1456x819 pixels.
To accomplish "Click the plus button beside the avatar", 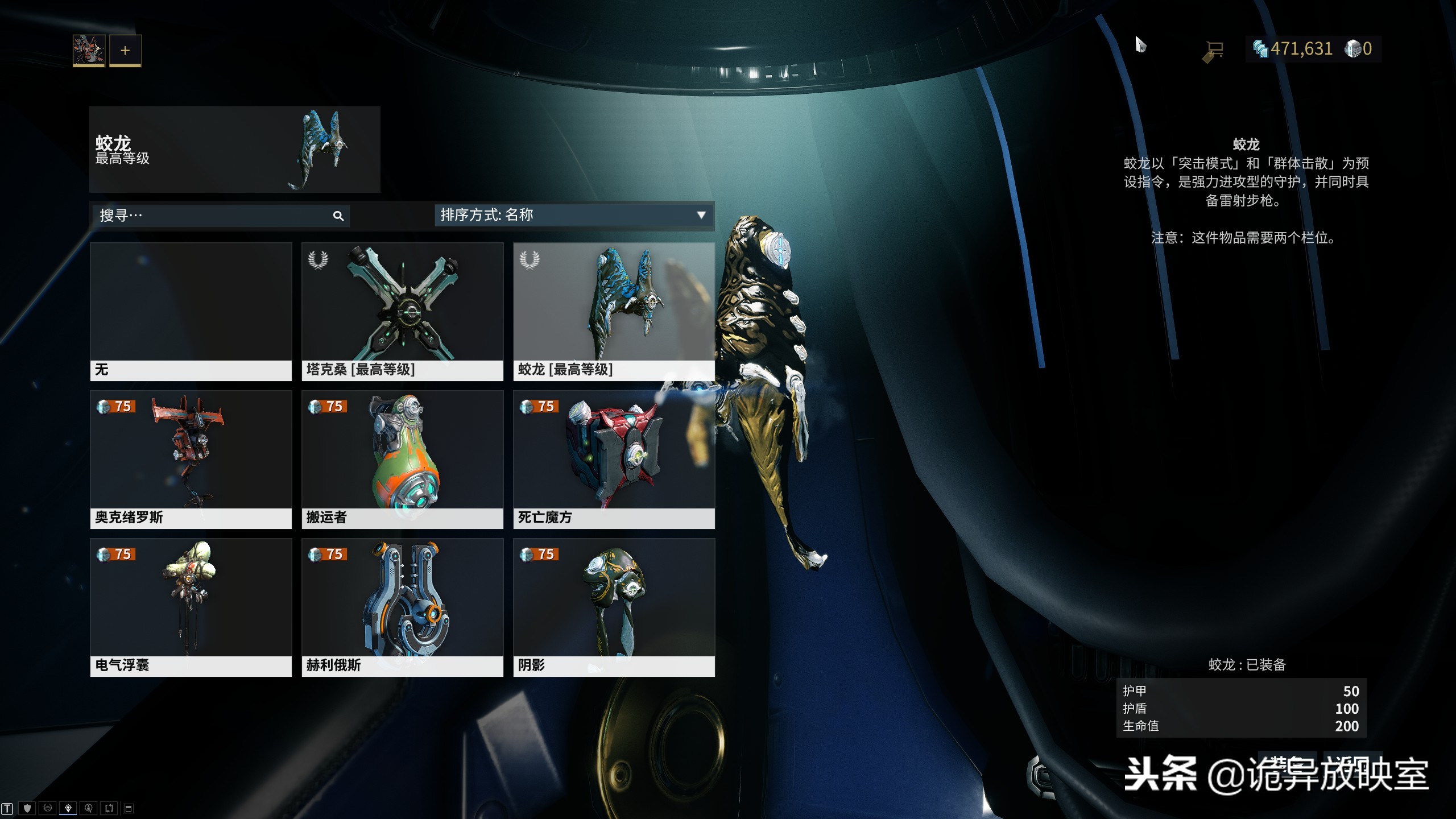I will click(125, 51).
